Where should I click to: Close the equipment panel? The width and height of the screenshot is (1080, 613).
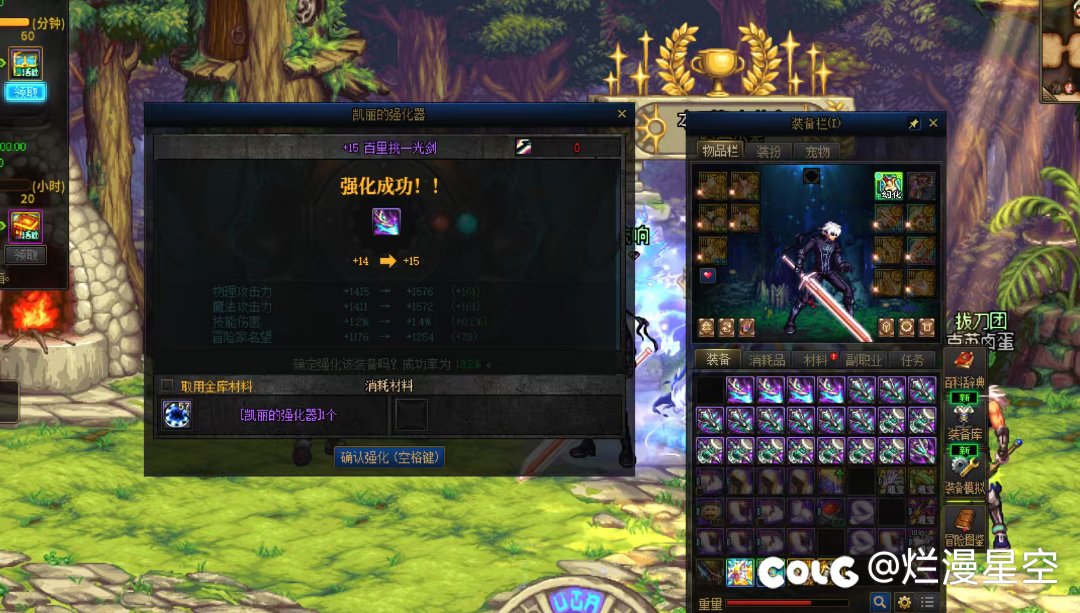point(933,123)
